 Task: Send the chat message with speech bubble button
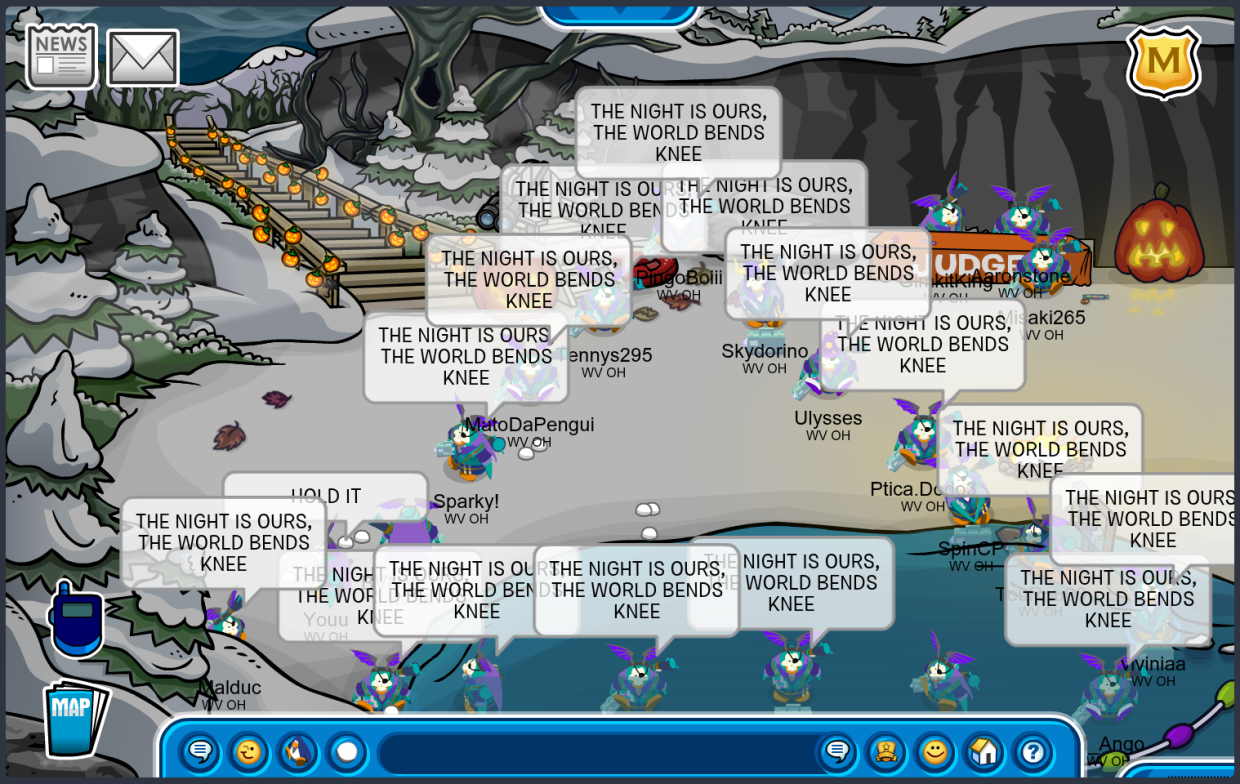click(837, 751)
